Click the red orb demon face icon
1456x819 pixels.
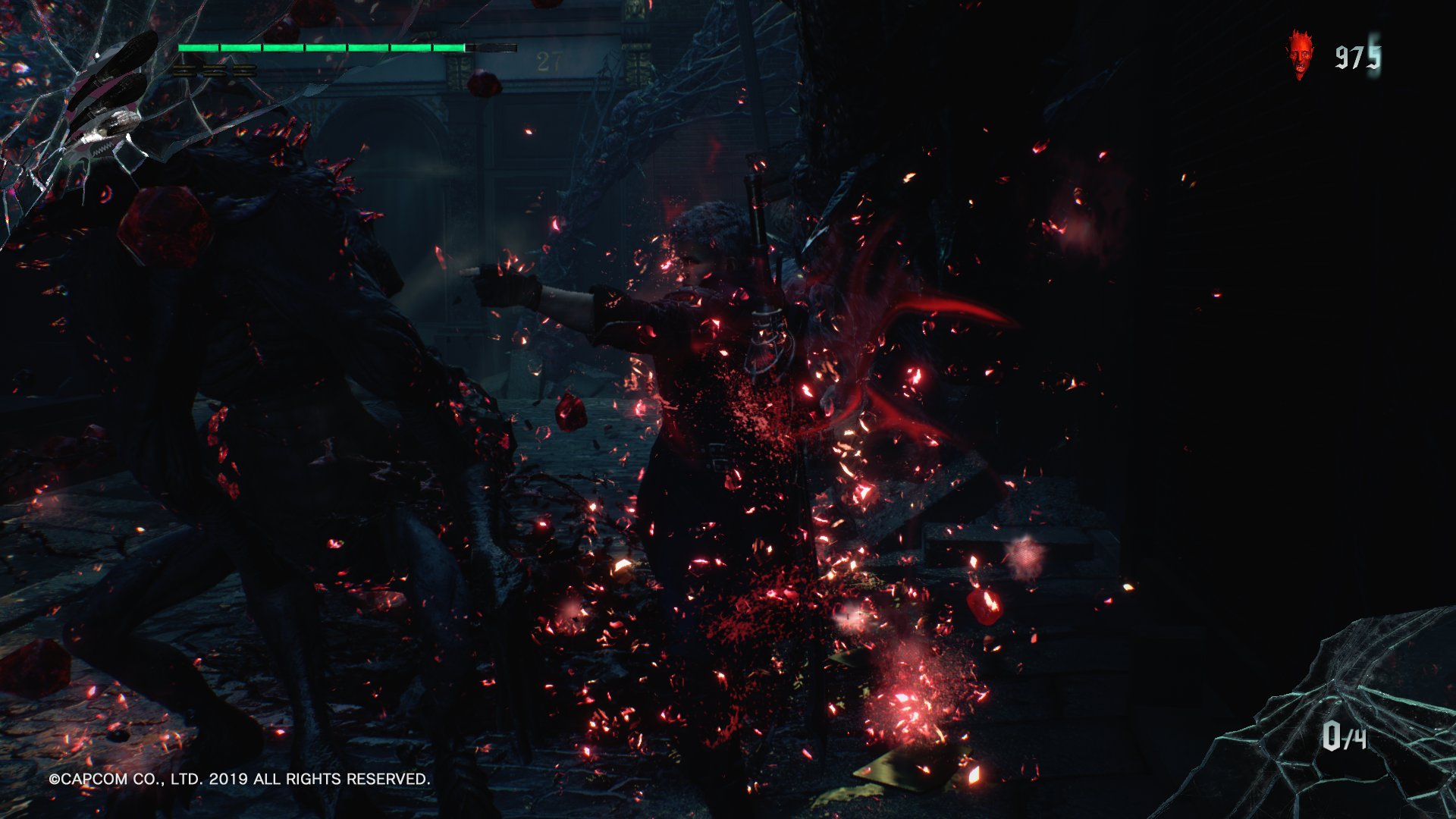pyautogui.click(x=1300, y=55)
